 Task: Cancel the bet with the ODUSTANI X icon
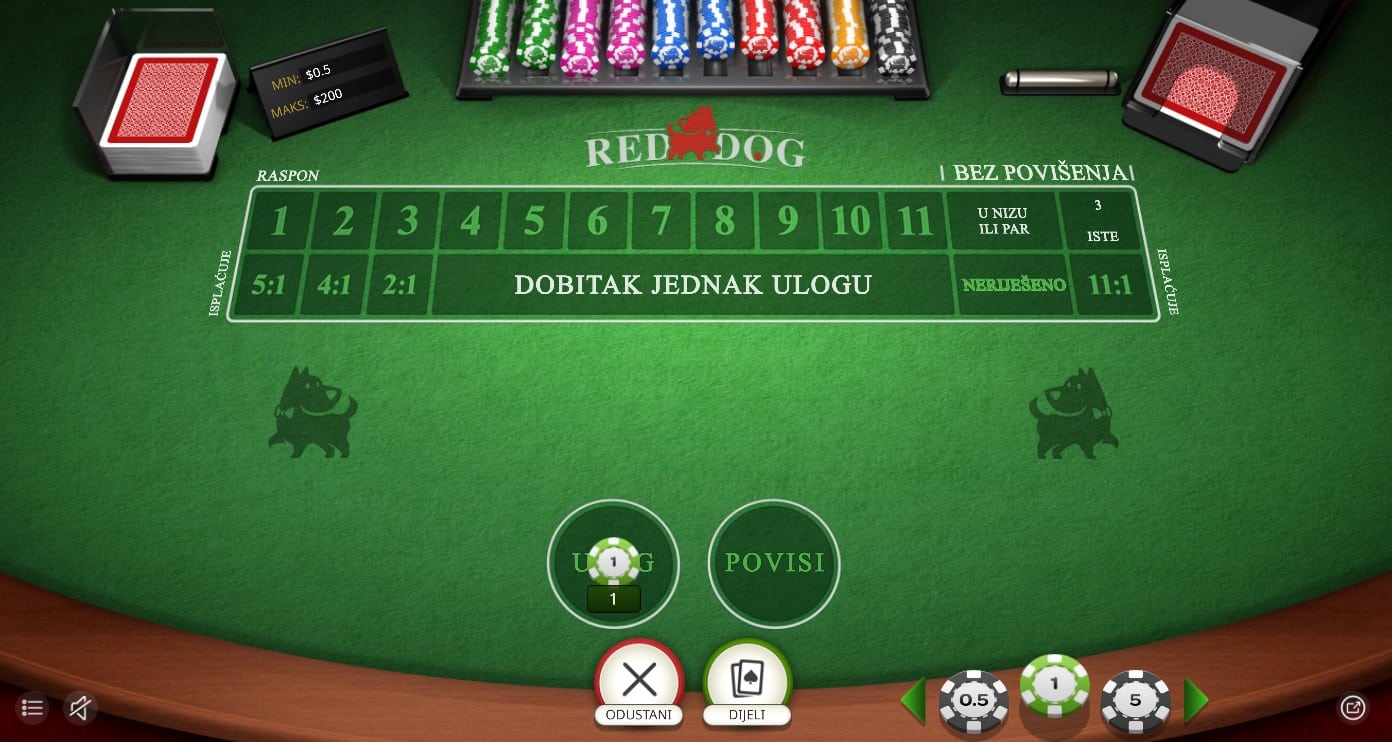(x=639, y=679)
